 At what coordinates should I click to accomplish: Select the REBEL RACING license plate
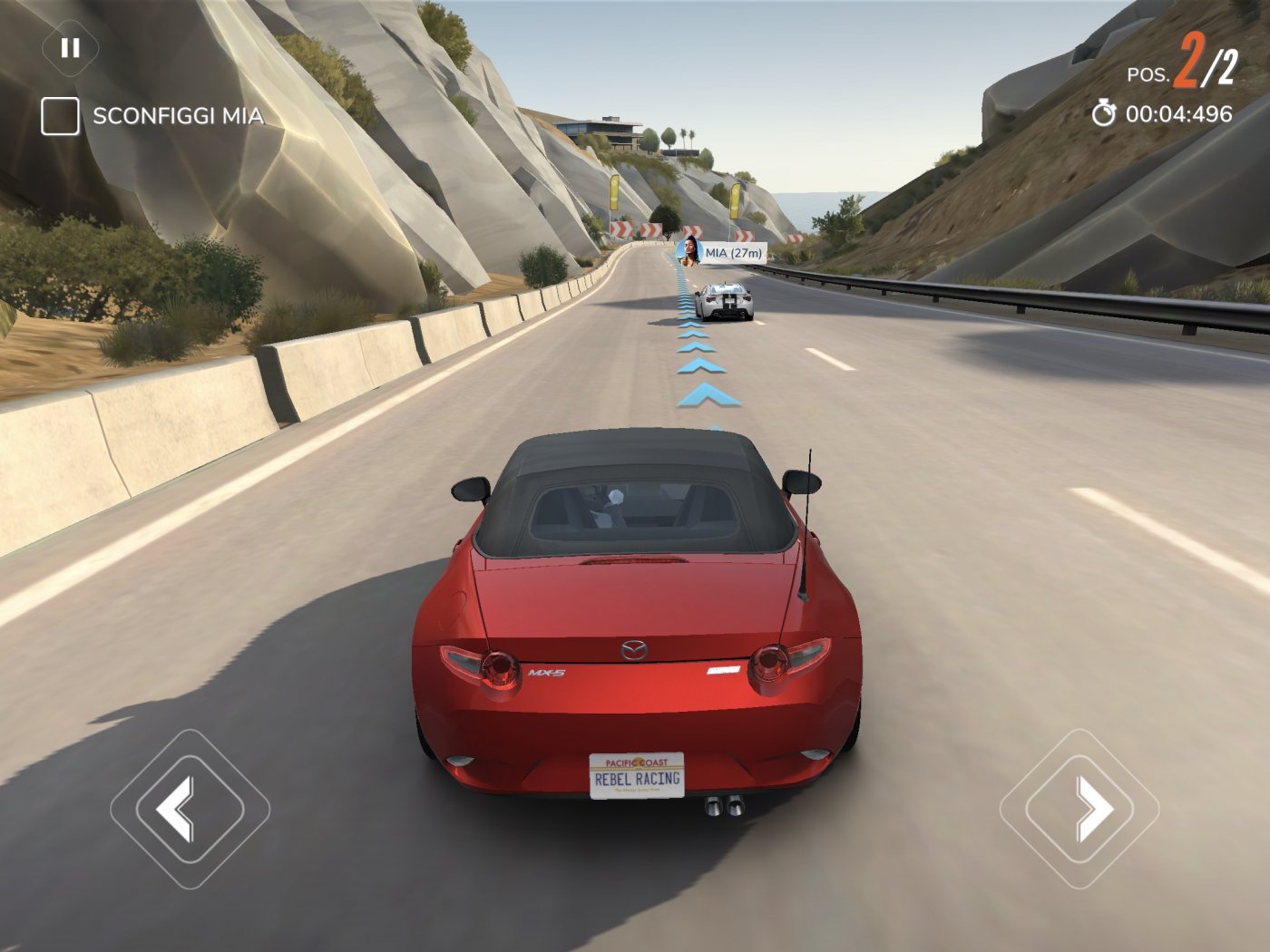(x=635, y=775)
